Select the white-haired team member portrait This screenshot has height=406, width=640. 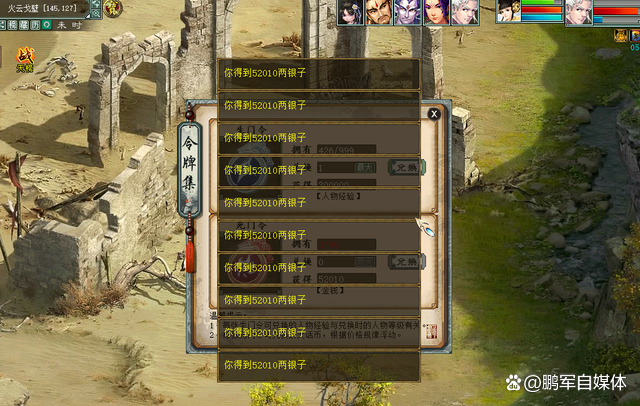pyautogui.click(x=464, y=12)
